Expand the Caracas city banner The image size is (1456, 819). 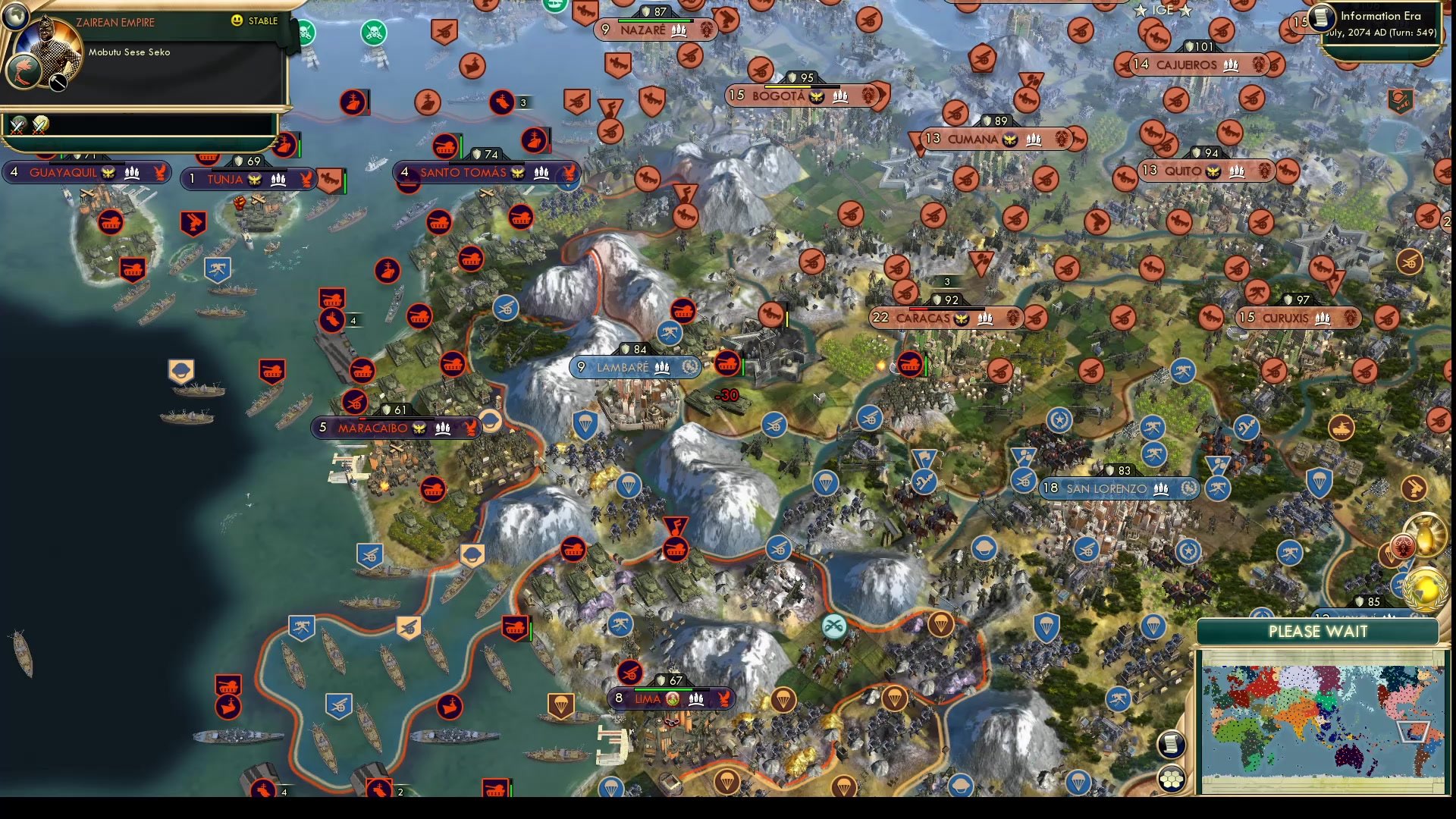944,318
